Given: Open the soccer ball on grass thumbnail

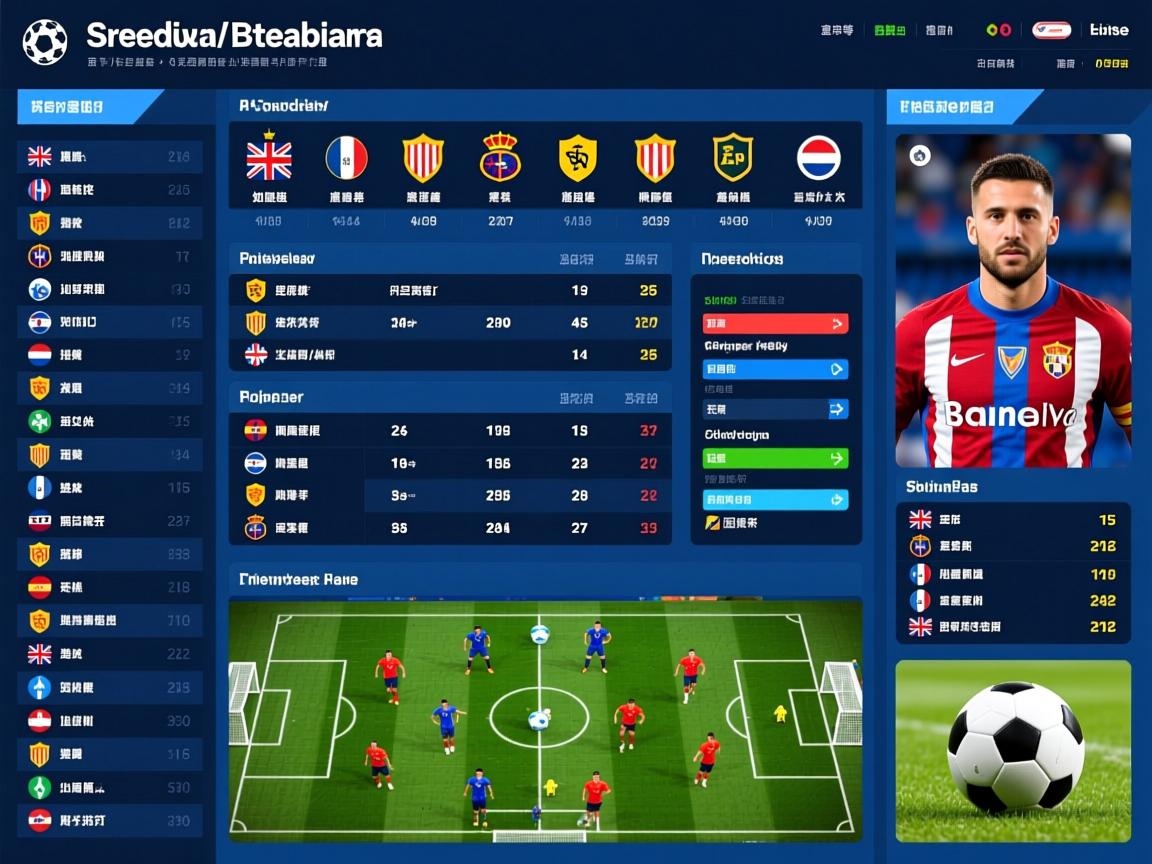Looking at the screenshot, I should (1013, 750).
